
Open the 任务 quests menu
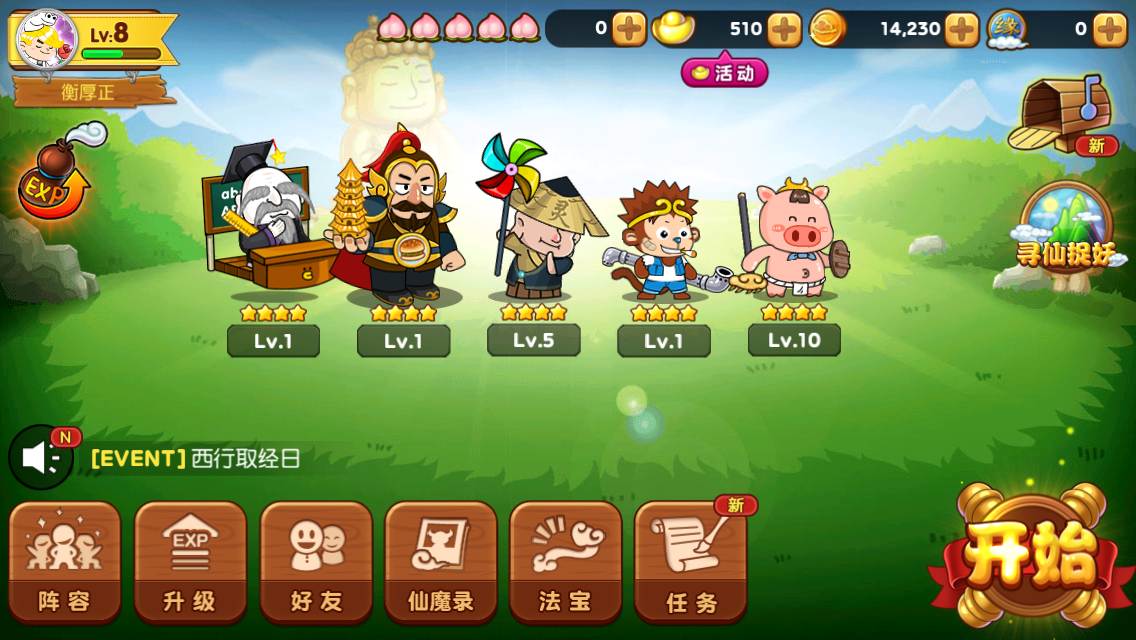pyautogui.click(x=691, y=561)
